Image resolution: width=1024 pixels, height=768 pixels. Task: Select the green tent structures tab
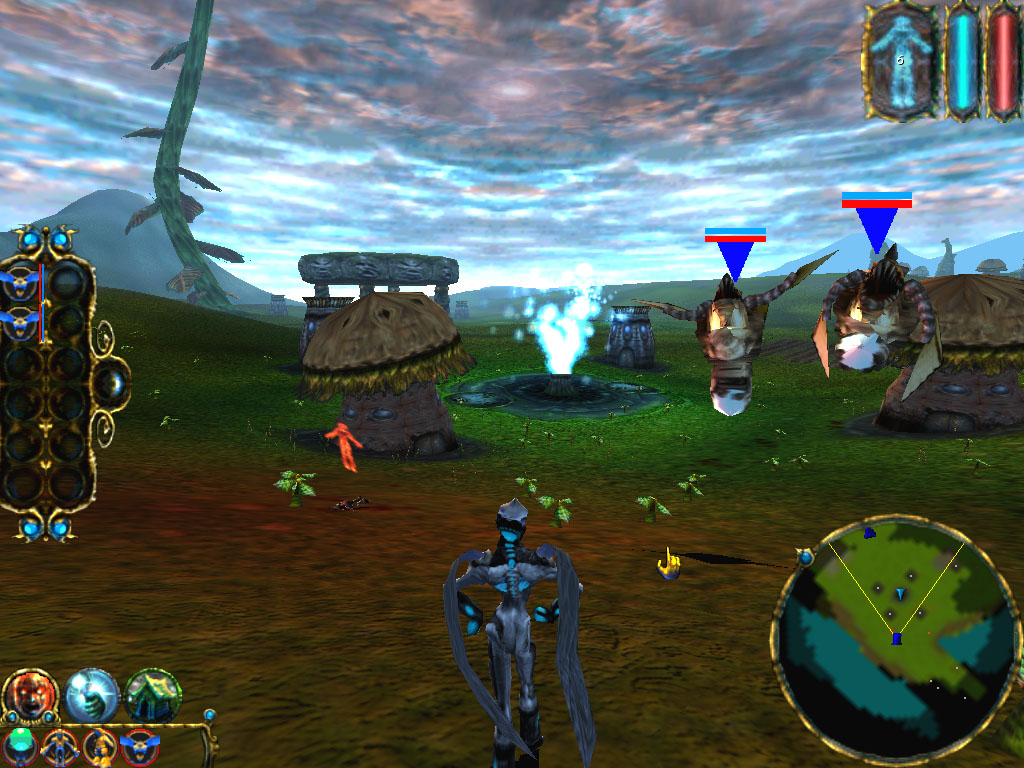coord(153,695)
